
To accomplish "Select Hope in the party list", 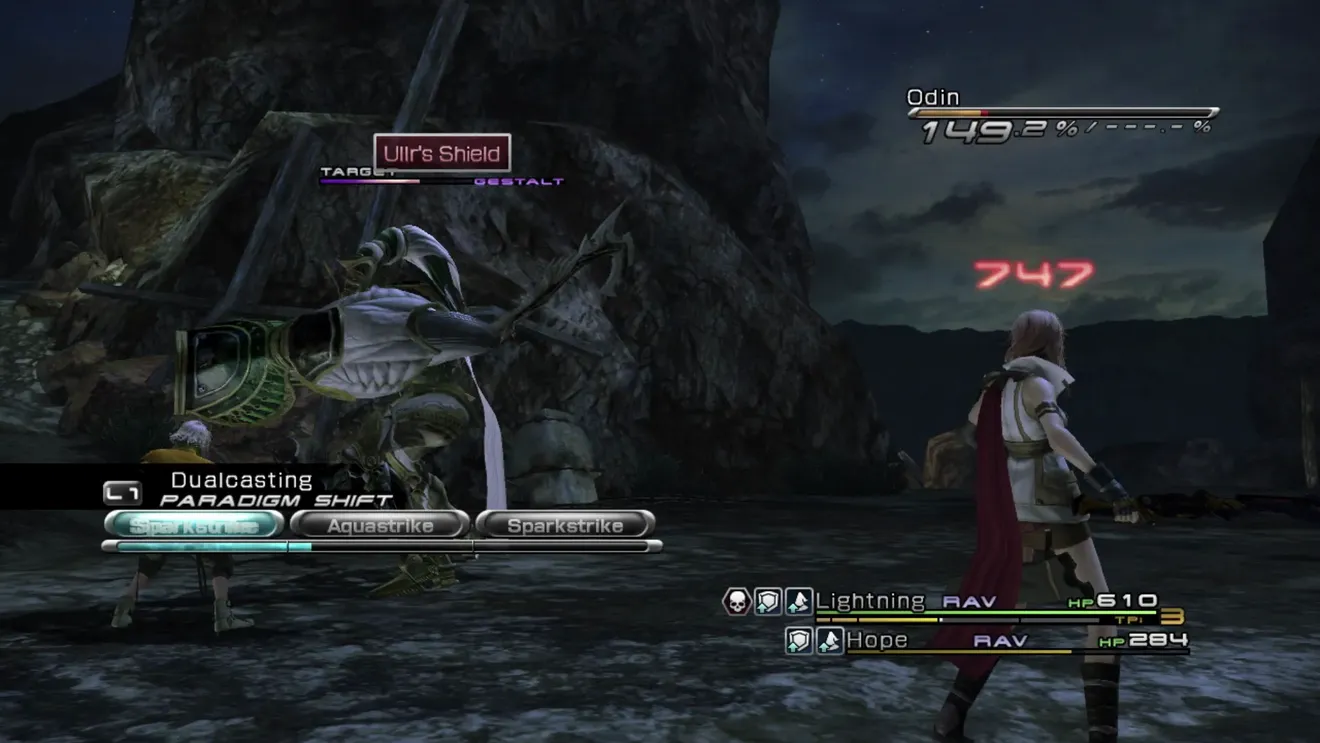I will point(877,641).
